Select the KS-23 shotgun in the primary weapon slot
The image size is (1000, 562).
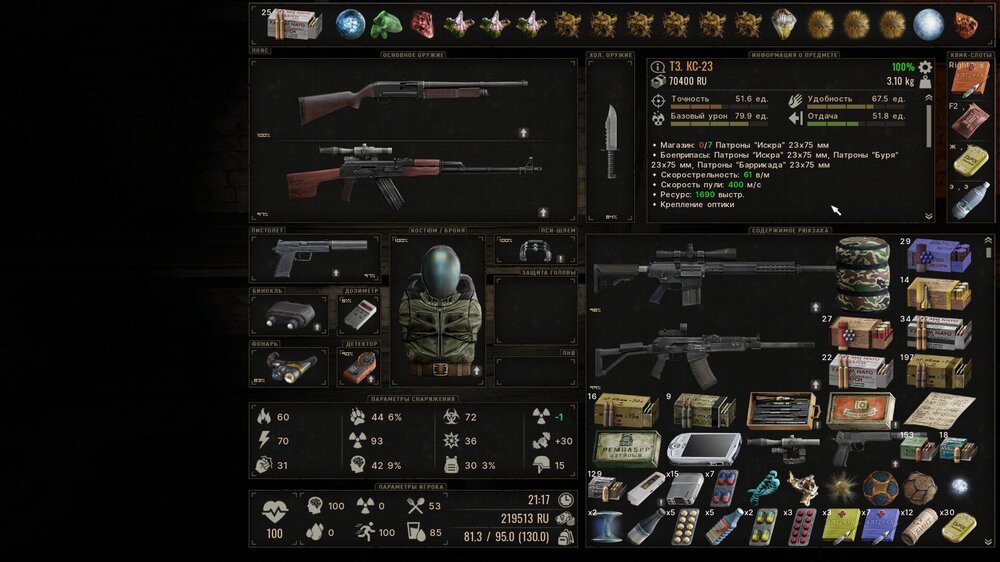tap(412, 96)
